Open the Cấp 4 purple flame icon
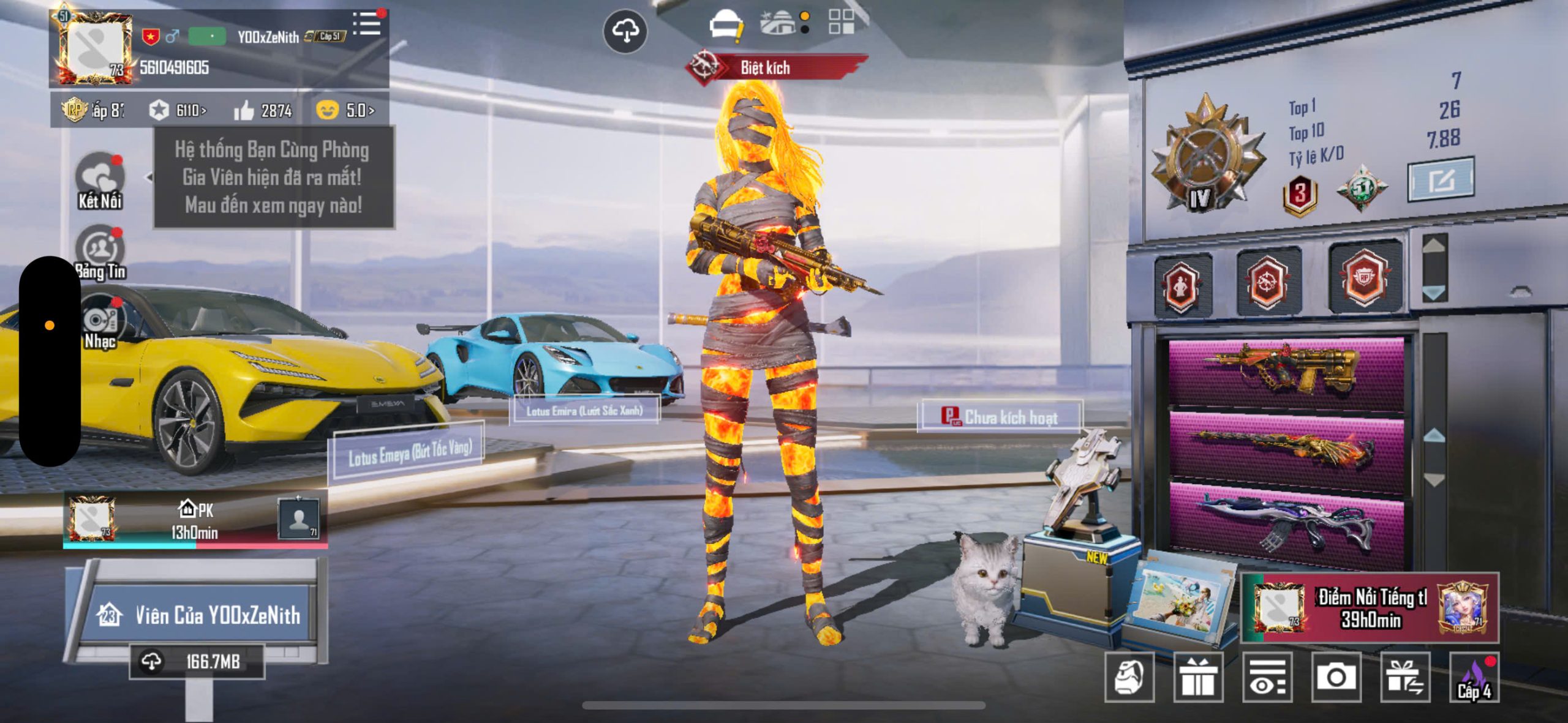 pyautogui.click(x=1474, y=677)
